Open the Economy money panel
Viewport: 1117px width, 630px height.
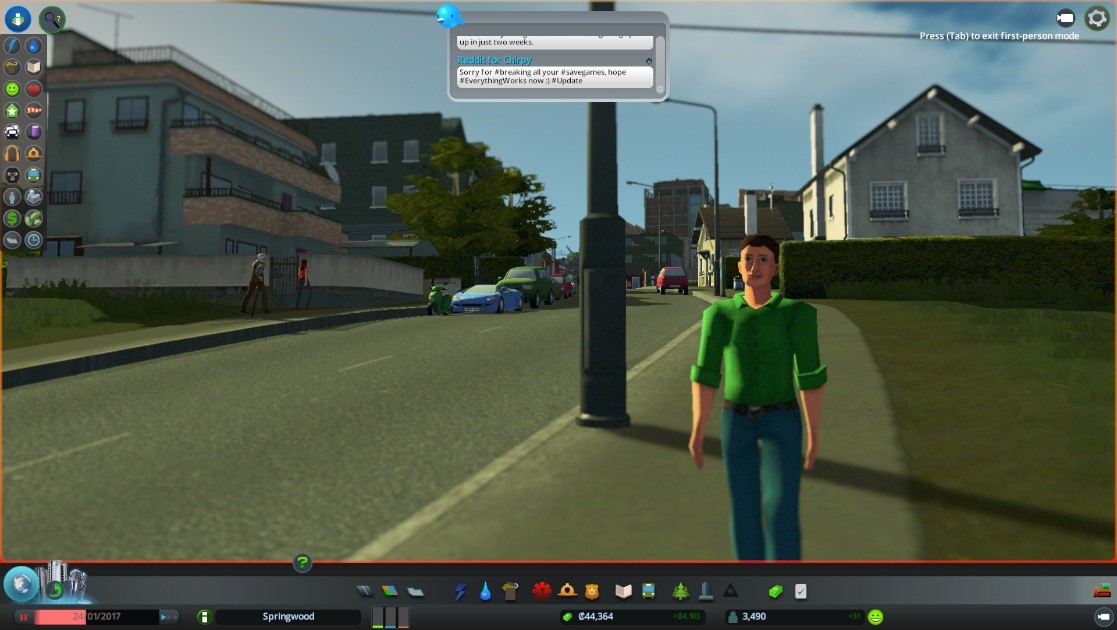[774, 591]
